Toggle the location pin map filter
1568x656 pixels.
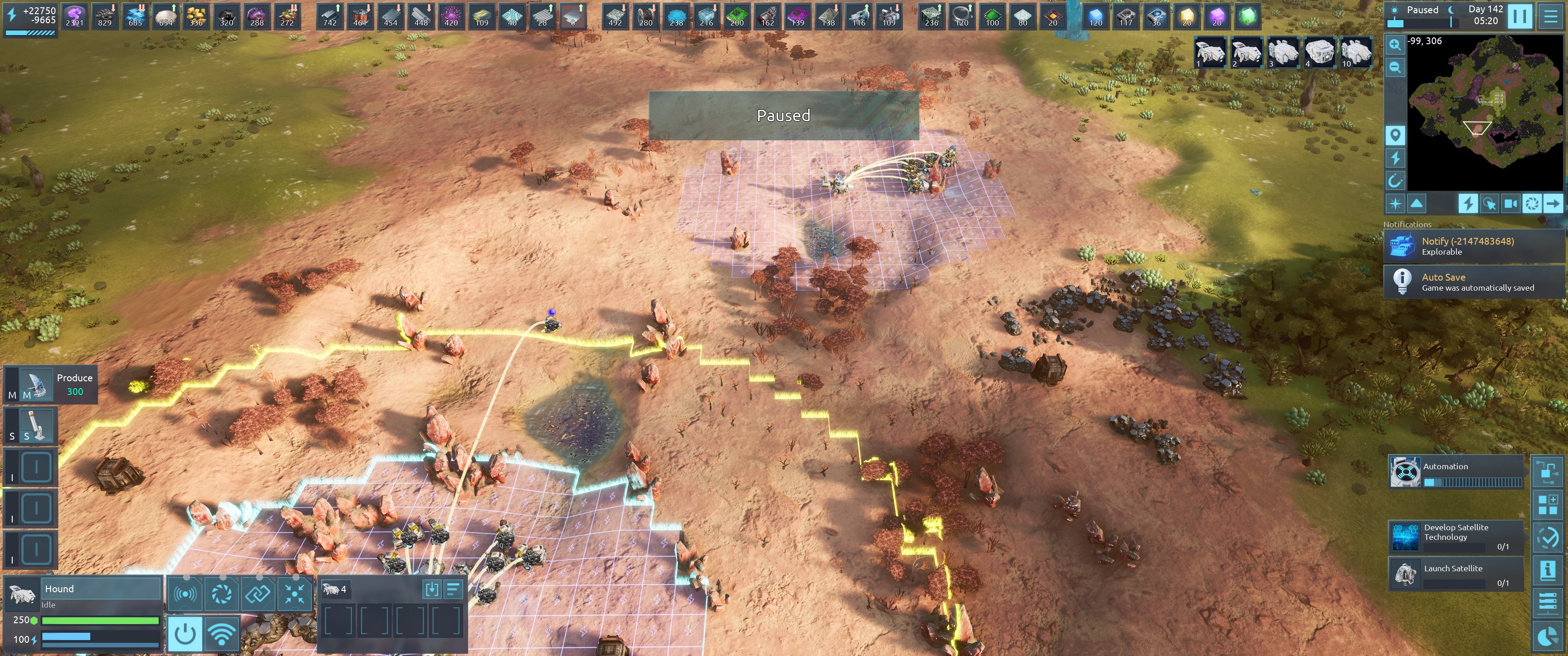[1394, 134]
